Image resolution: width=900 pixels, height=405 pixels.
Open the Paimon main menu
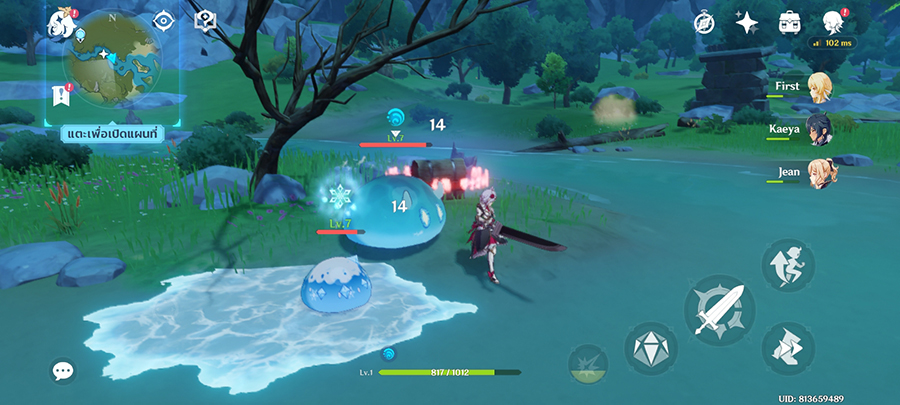pyautogui.click(x=62, y=22)
